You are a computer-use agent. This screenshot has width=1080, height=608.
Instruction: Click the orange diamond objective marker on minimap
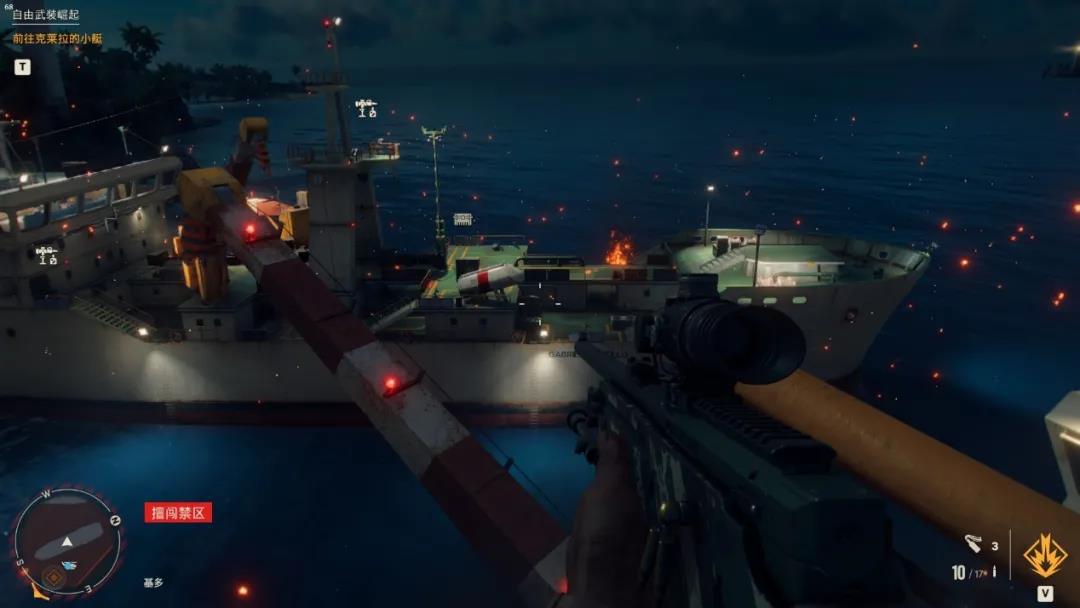52,576
